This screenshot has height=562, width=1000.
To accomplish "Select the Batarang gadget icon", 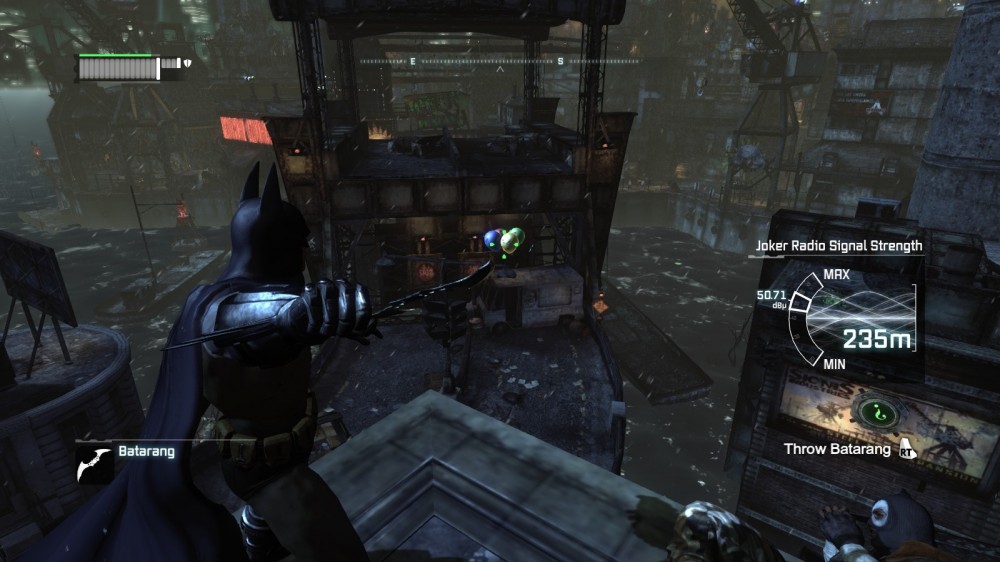I will pyautogui.click(x=94, y=461).
